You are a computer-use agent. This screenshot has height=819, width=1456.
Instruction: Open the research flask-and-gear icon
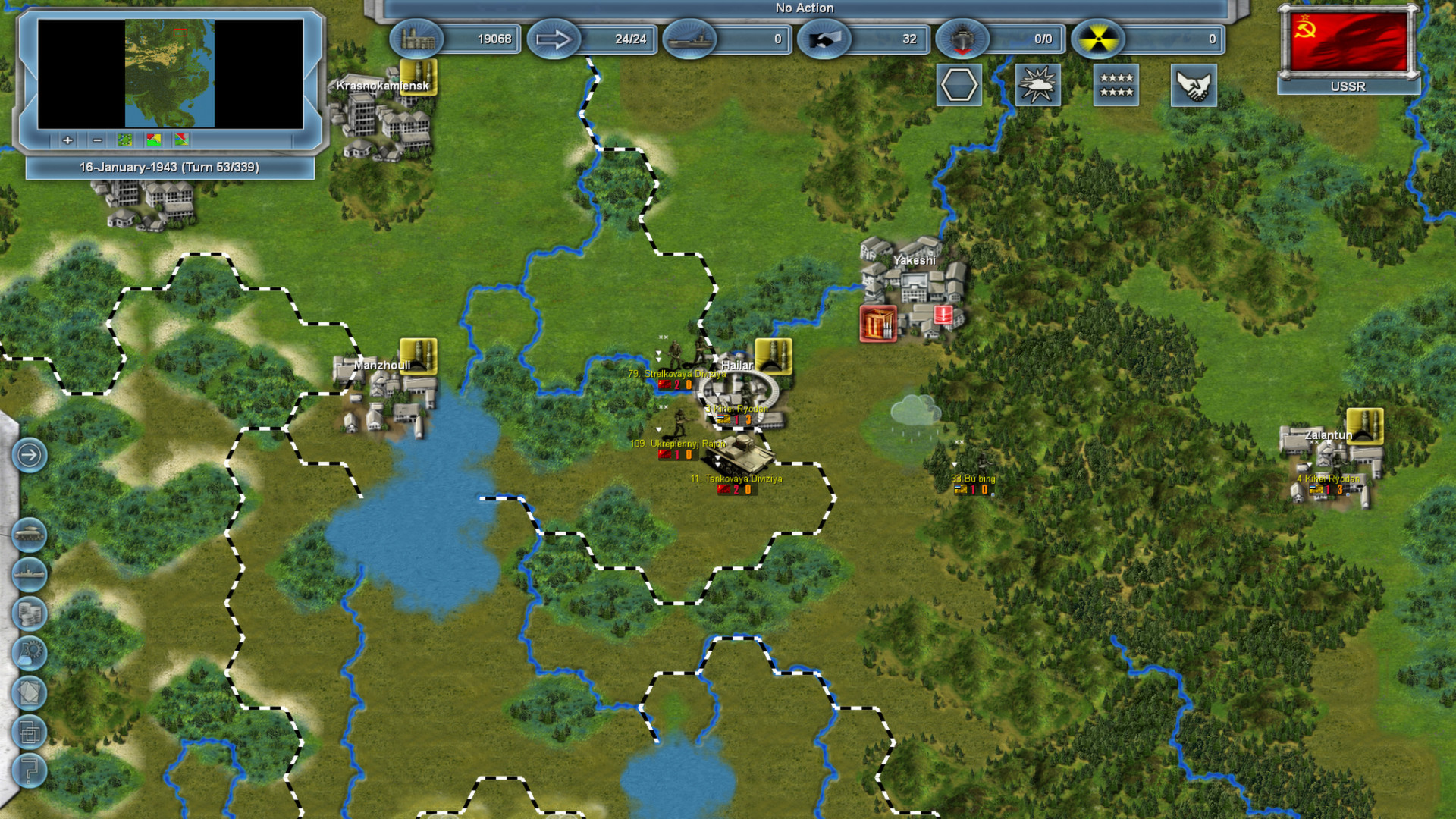(x=29, y=651)
